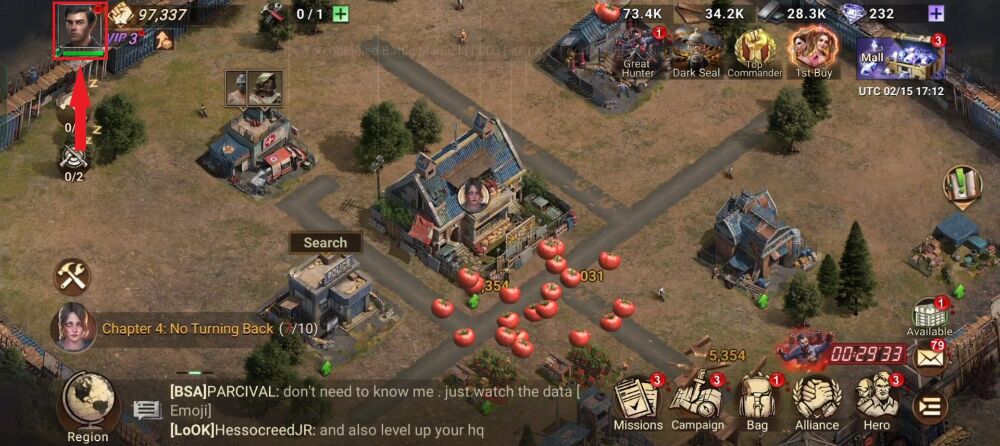Viewport: 1000px width, 446px height.
Task: Add a builder with the green plus
Action: coord(340,14)
